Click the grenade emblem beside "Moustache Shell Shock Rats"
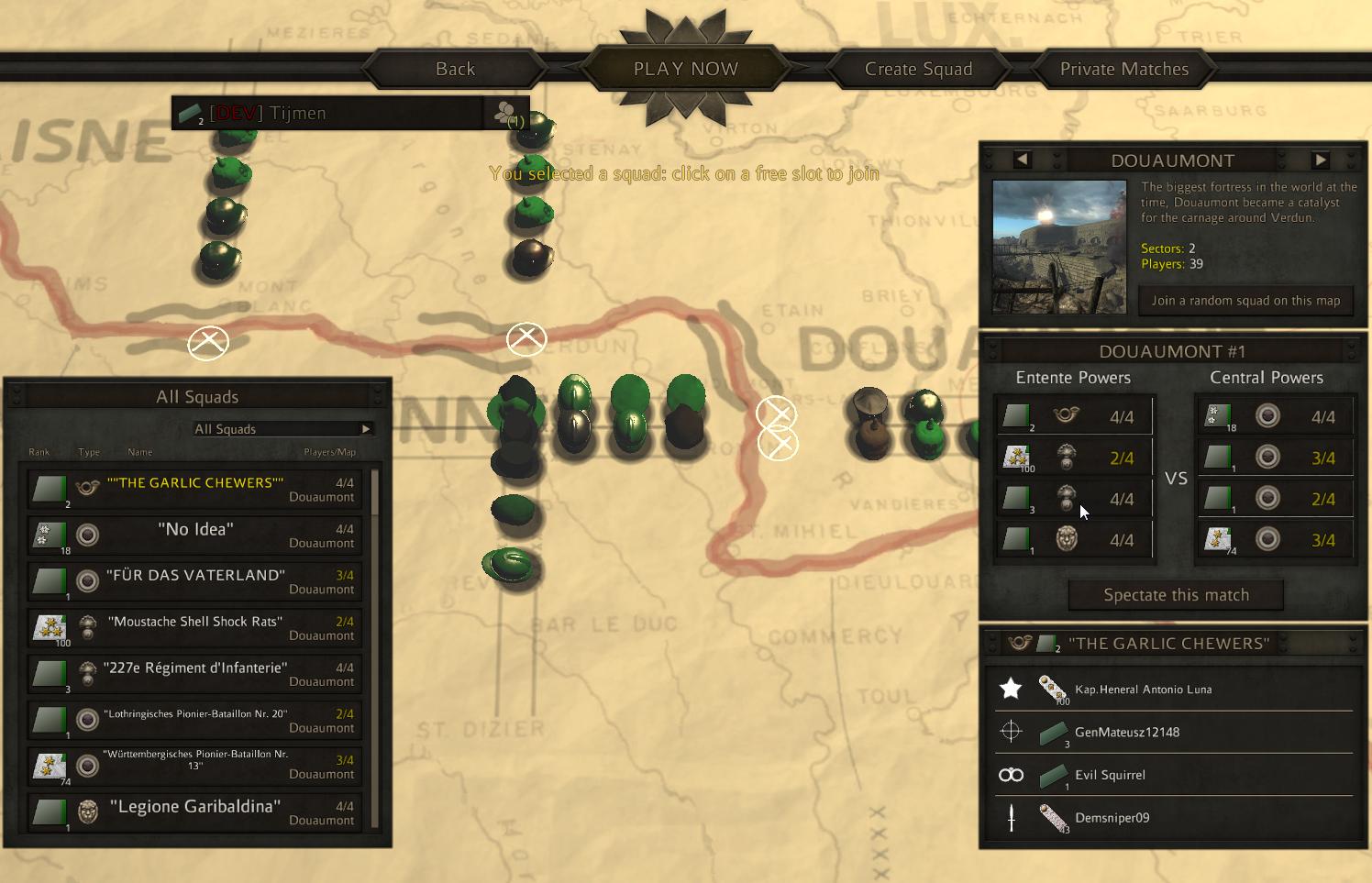The height and width of the screenshot is (883, 1372). tap(87, 627)
